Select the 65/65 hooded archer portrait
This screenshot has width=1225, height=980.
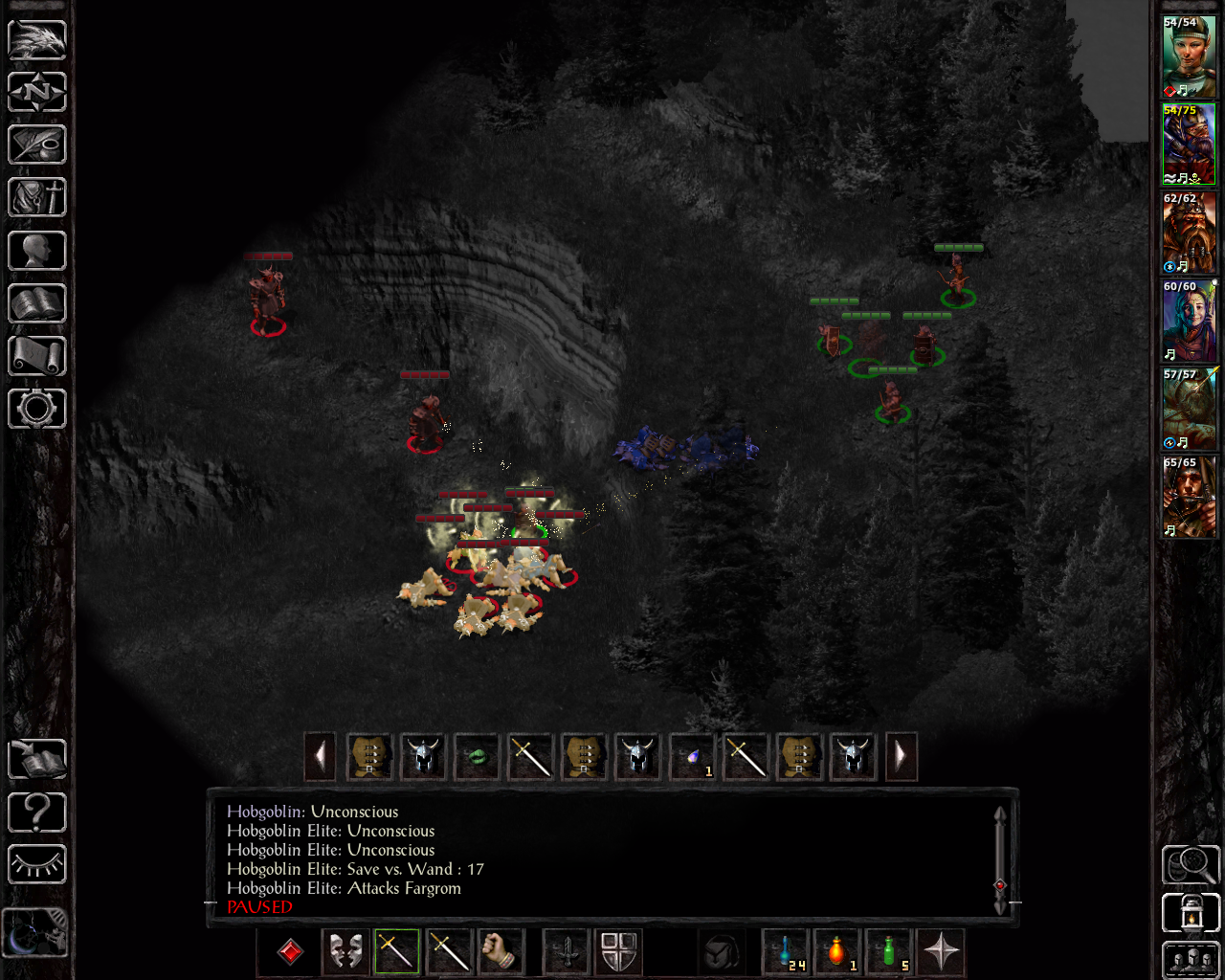(x=1189, y=497)
